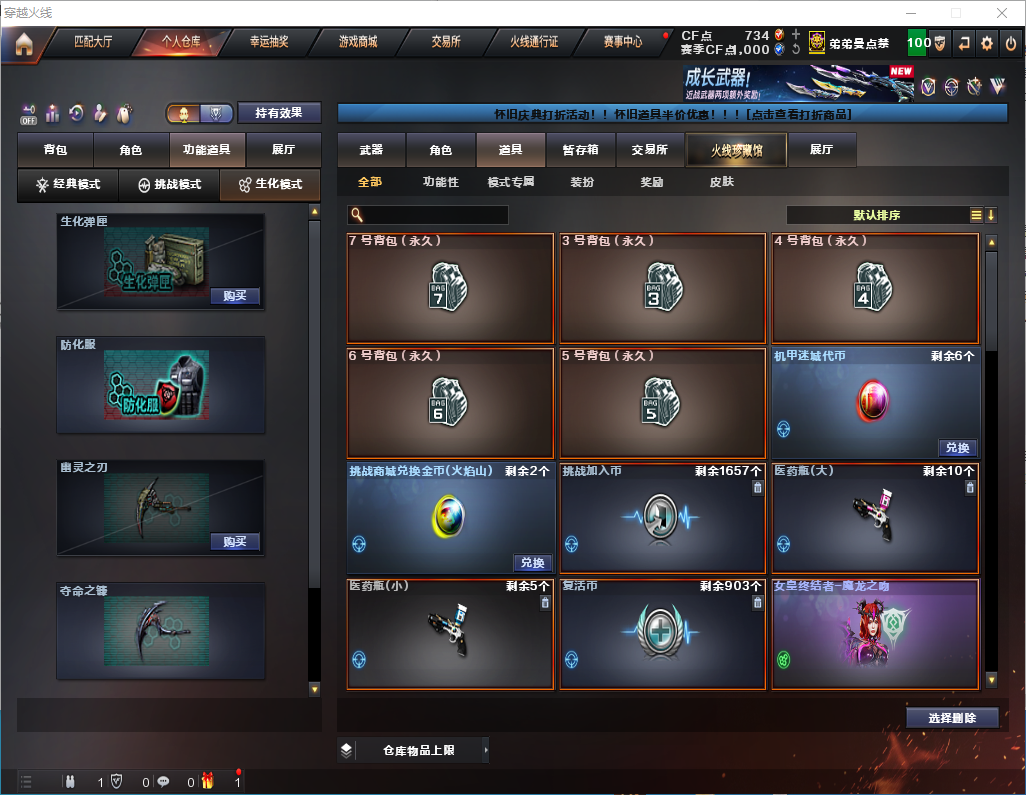Image resolution: width=1026 pixels, height=795 pixels.
Task: Click the item search field
Action: [x=428, y=215]
